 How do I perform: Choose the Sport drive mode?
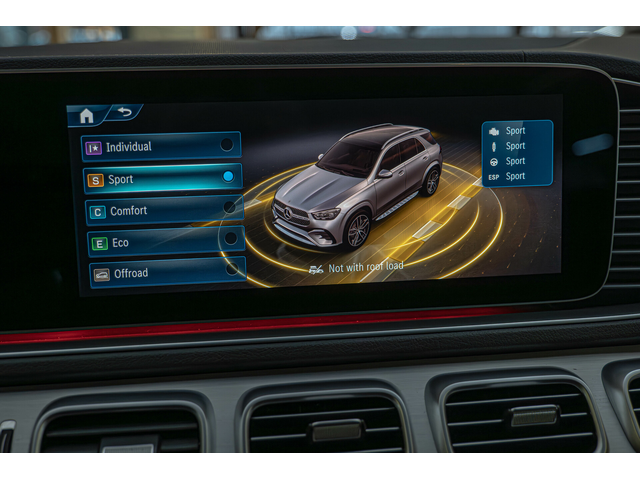(x=162, y=179)
